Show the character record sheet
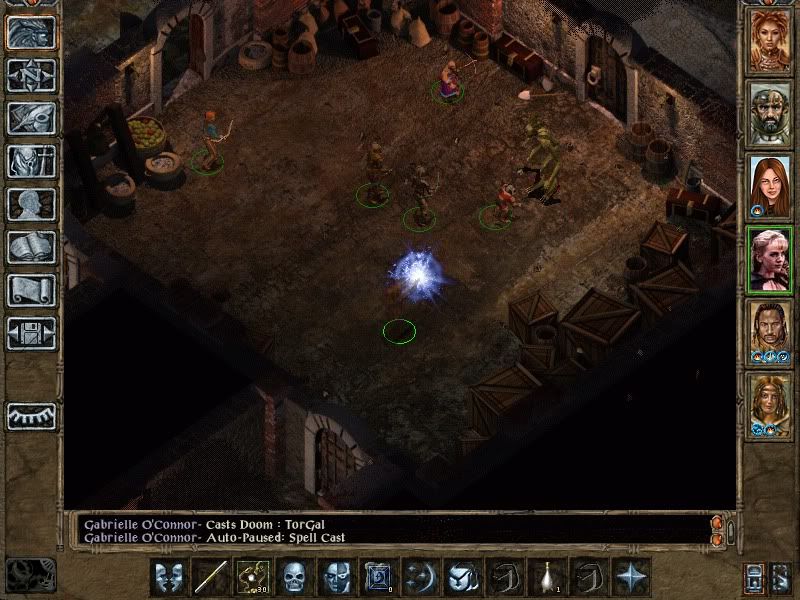 click(x=31, y=204)
